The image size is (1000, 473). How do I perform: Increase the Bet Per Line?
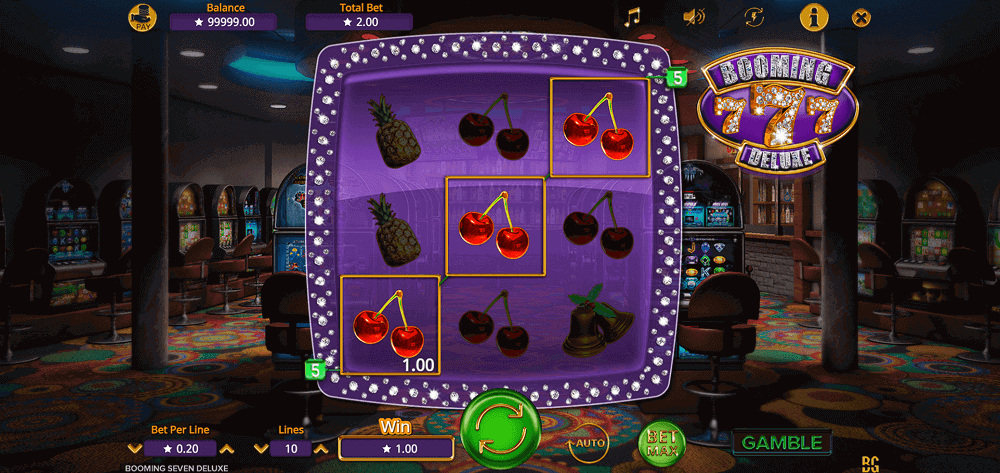tap(226, 449)
